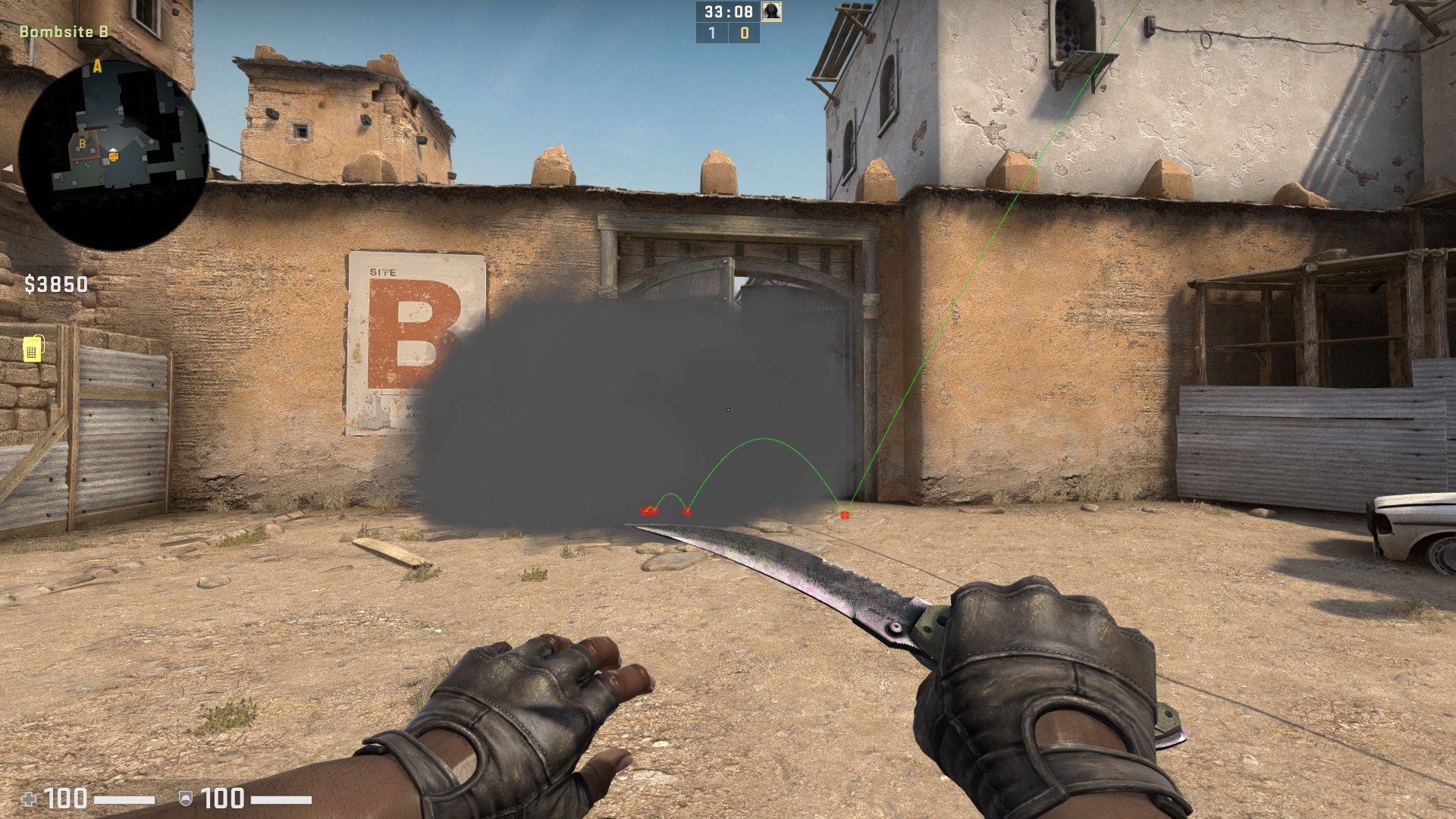Click the middle red grenade bounce marker
Viewport: 1456px width, 819px height.
[687, 512]
